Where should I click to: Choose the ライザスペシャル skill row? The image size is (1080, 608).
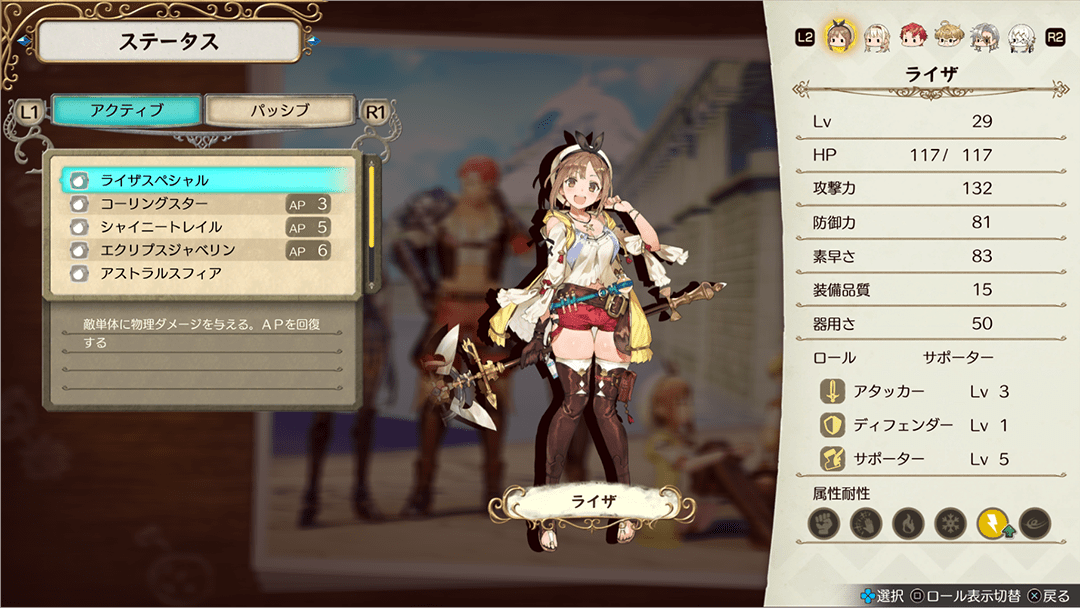coord(207,181)
